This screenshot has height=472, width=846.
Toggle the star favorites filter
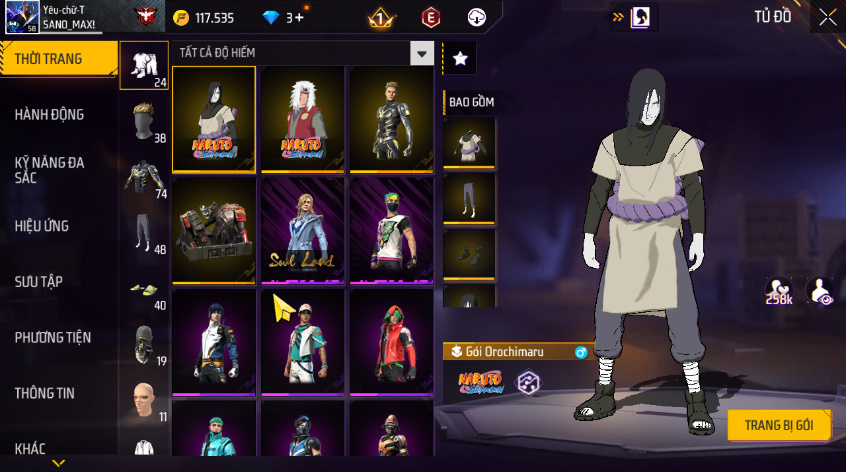coord(460,59)
